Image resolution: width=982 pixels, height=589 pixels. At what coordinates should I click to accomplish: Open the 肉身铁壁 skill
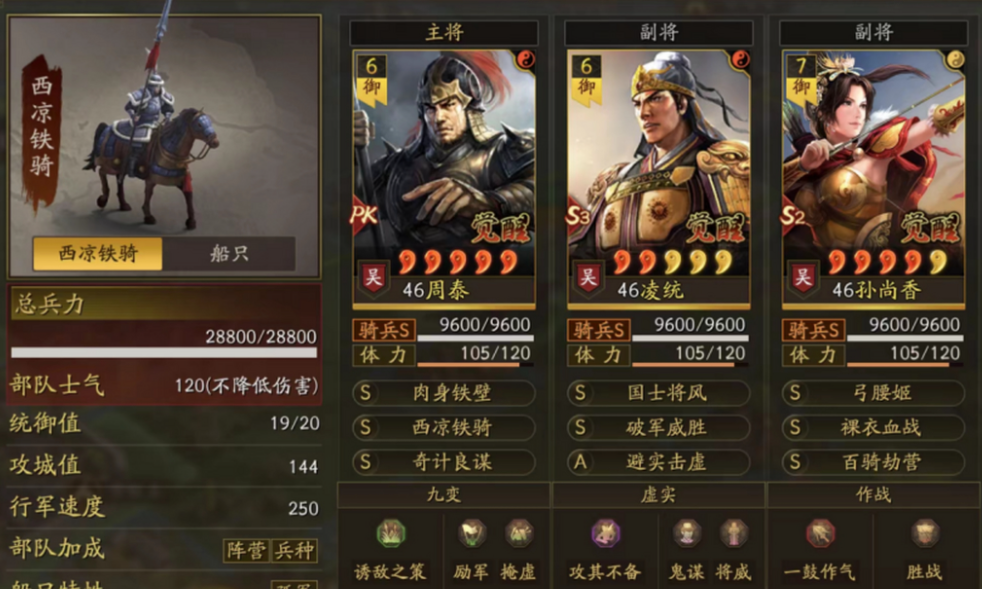(x=443, y=393)
